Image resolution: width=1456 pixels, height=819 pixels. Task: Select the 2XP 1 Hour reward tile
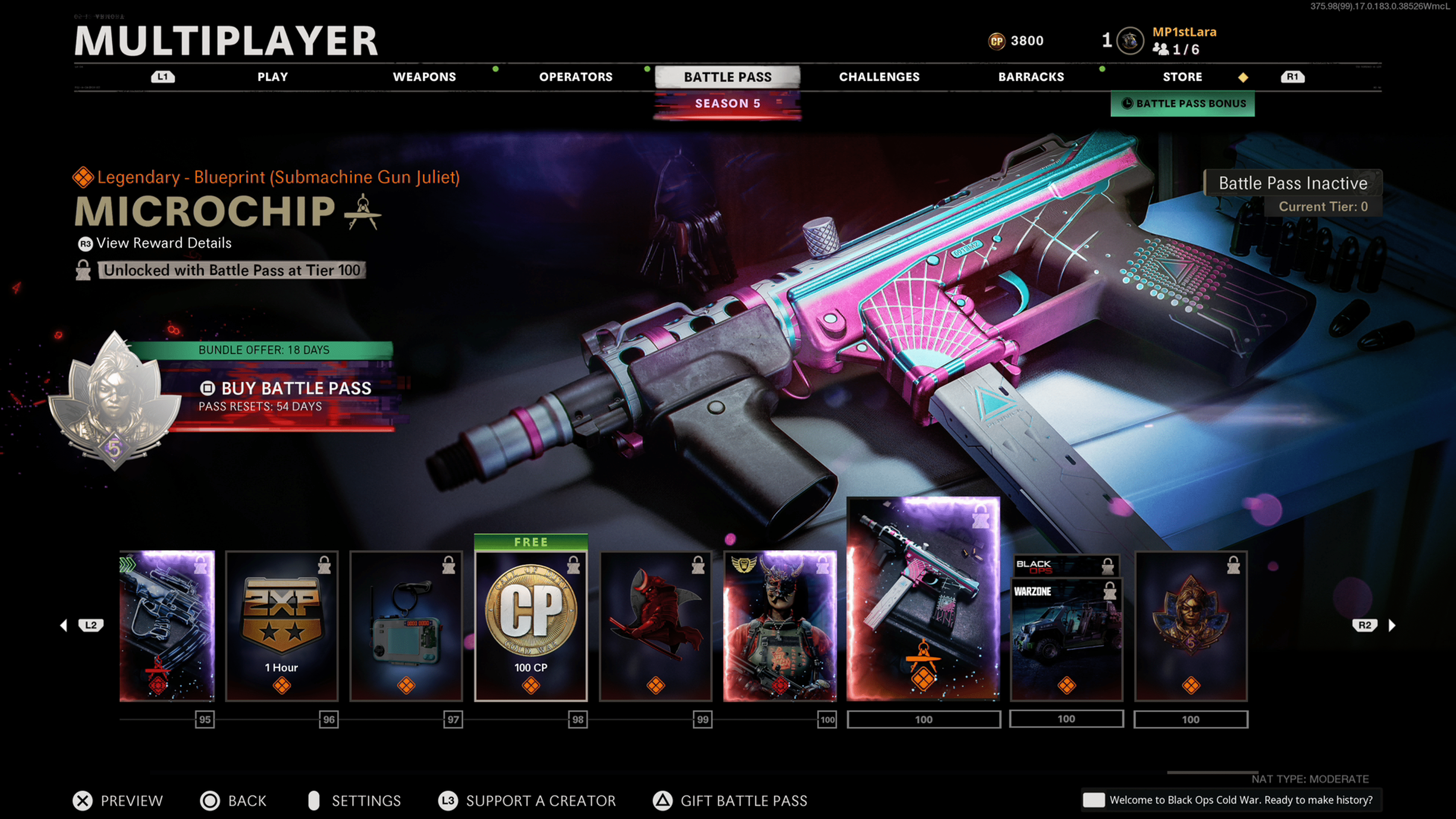point(281,626)
